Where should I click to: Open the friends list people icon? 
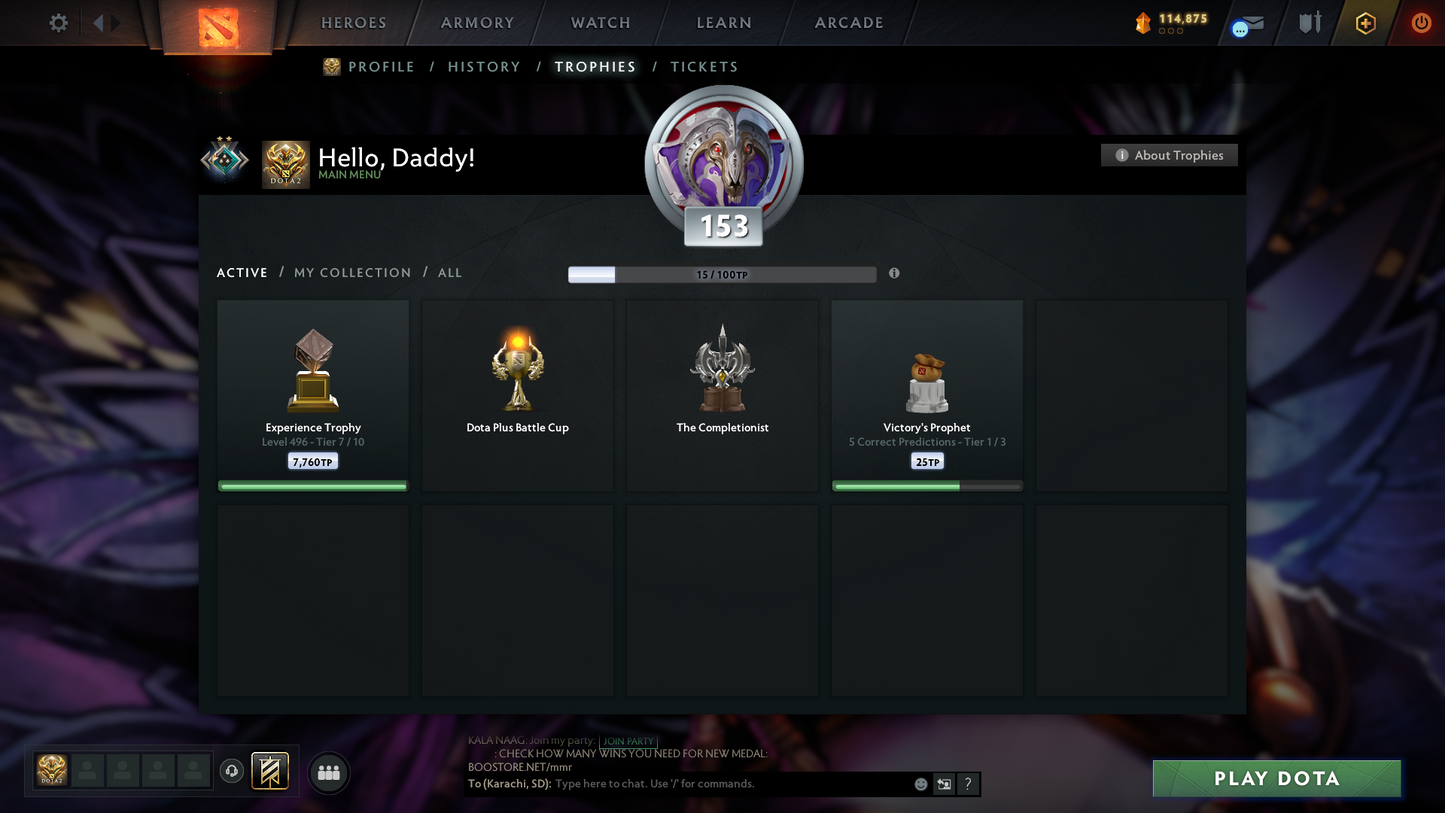tap(329, 774)
